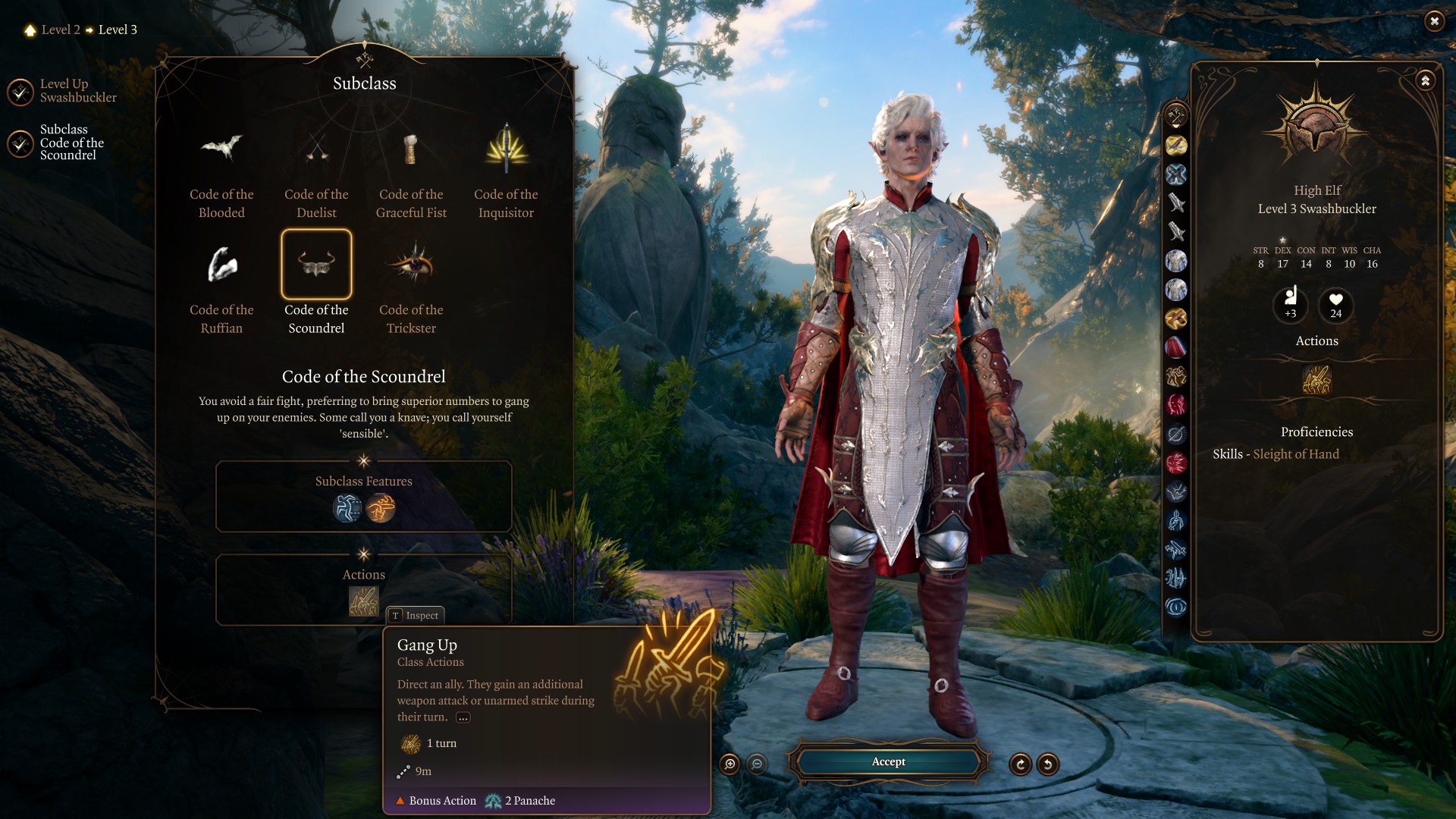This screenshot has height=819, width=1456.
Task: Open the Subclass step in sidebar
Action: pyautogui.click(x=20, y=143)
